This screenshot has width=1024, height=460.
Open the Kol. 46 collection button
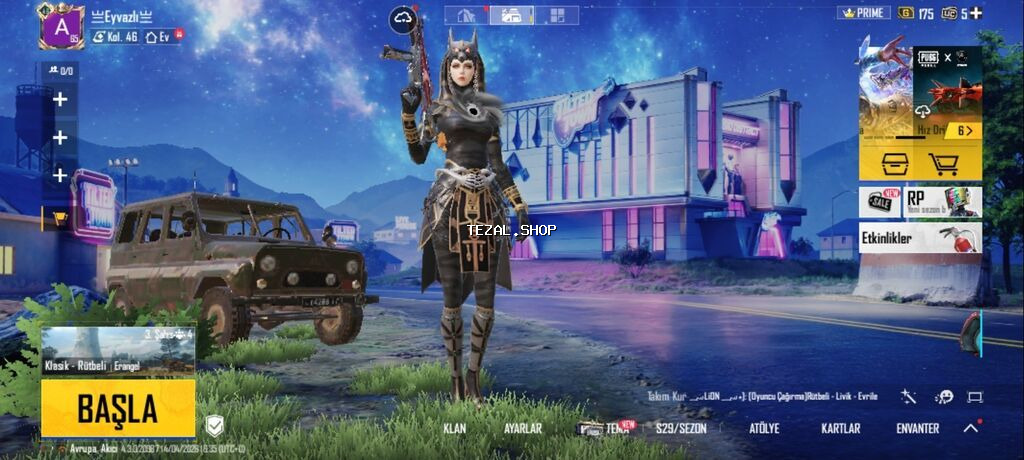pos(115,37)
